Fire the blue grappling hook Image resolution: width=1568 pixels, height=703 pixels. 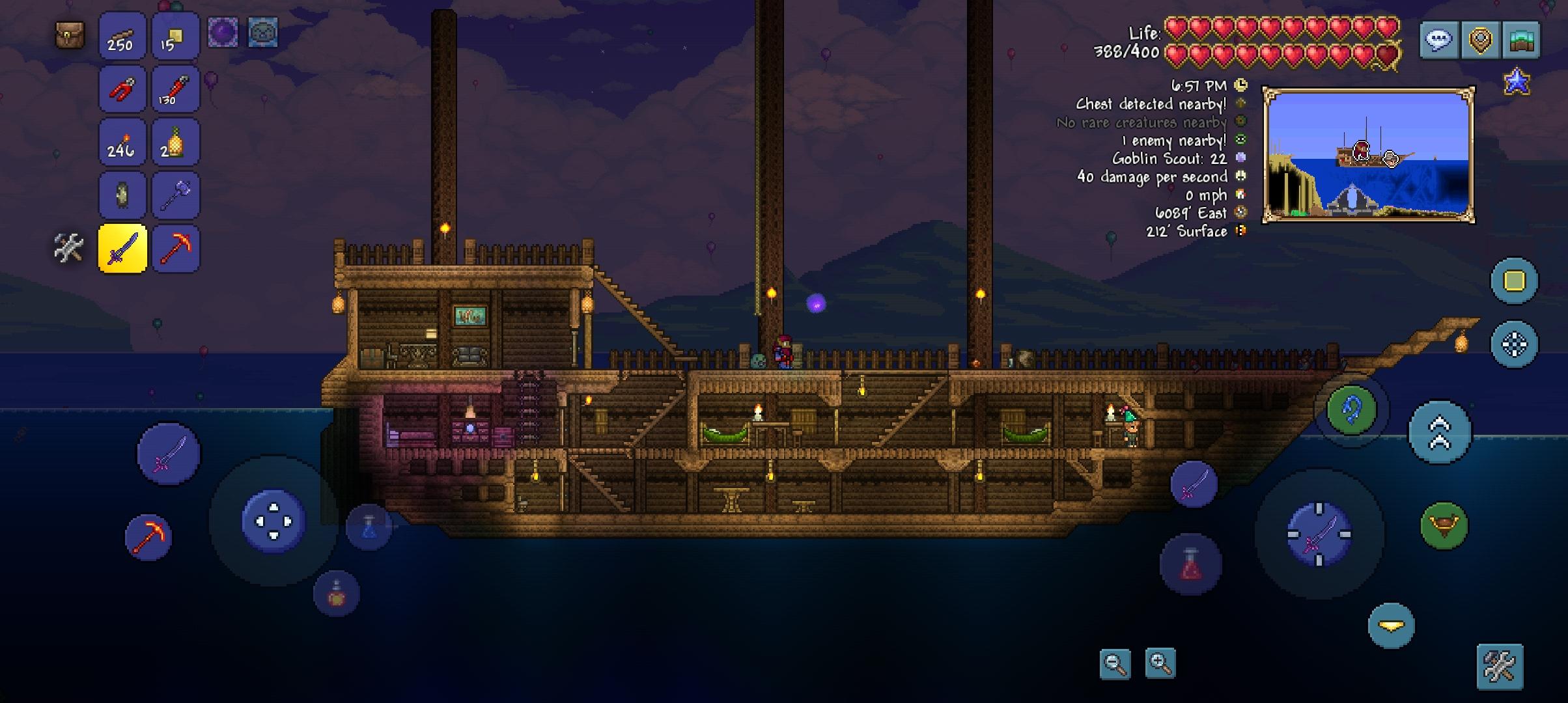click(x=1352, y=410)
